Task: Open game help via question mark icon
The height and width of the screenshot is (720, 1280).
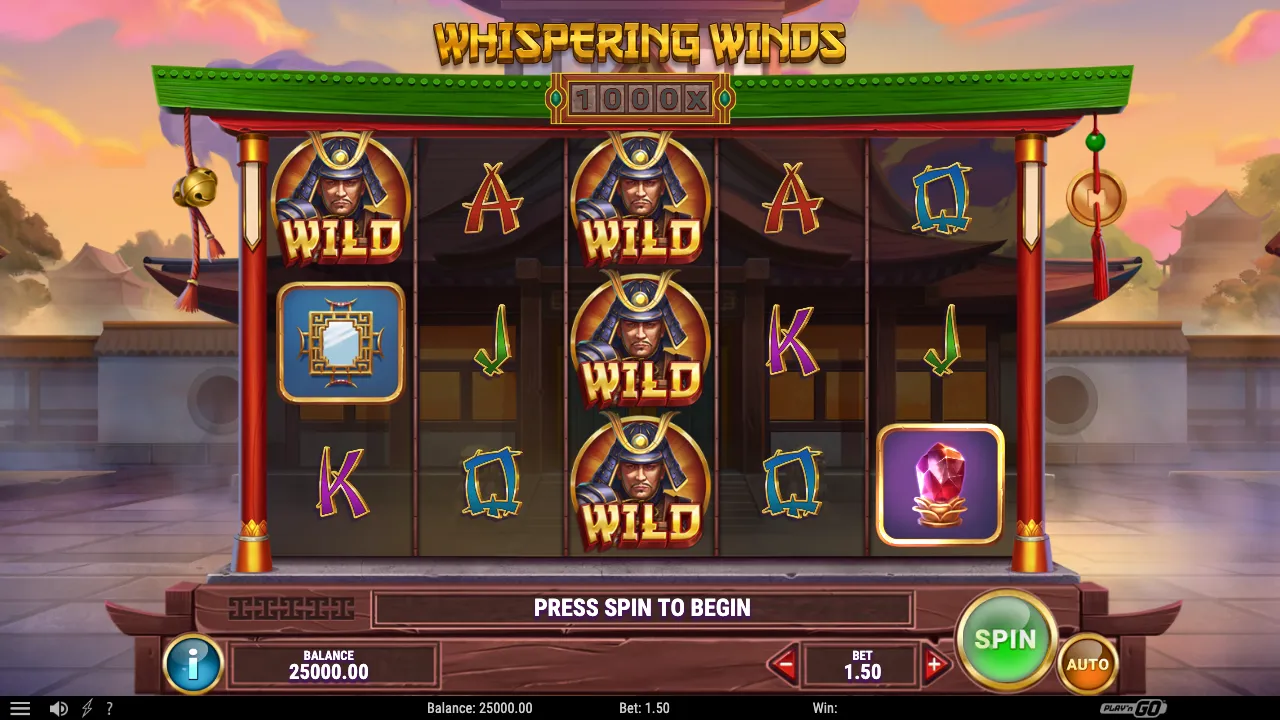Action: (x=112, y=708)
